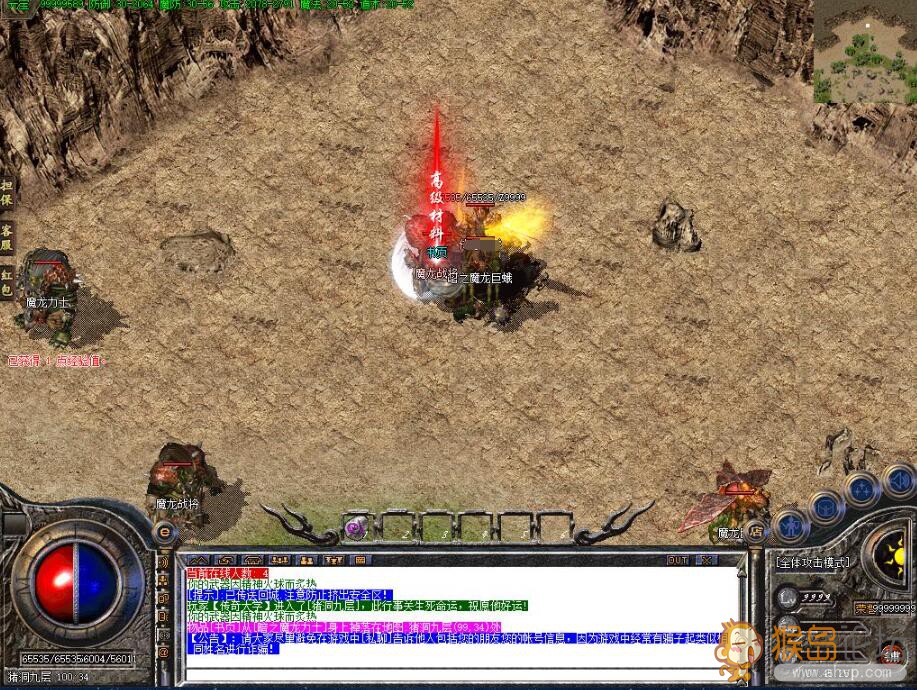Click the round 'e' button beside the orb
The image size is (917, 690).
point(164,533)
